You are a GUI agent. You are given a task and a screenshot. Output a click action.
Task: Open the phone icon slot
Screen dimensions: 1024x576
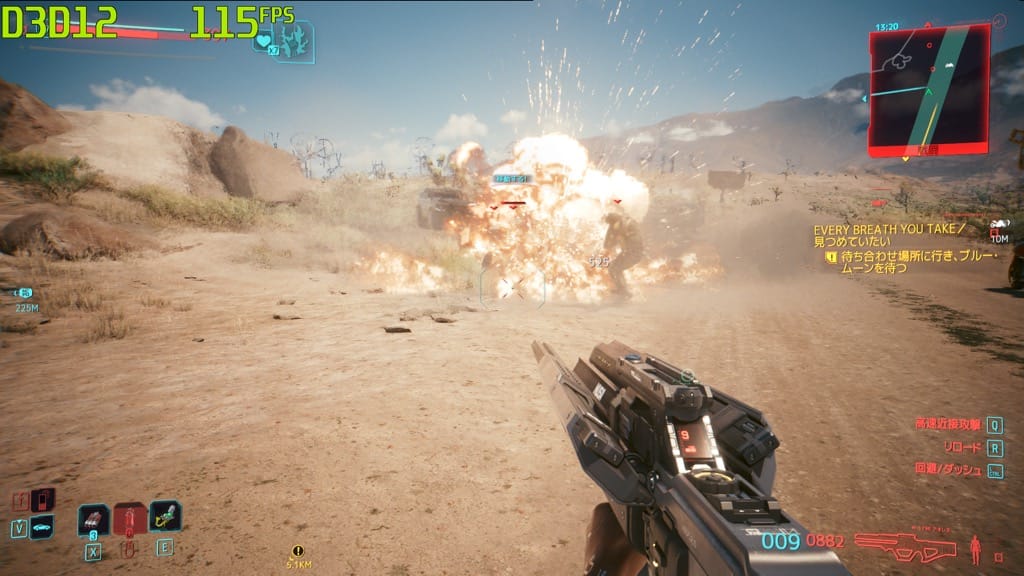point(42,499)
